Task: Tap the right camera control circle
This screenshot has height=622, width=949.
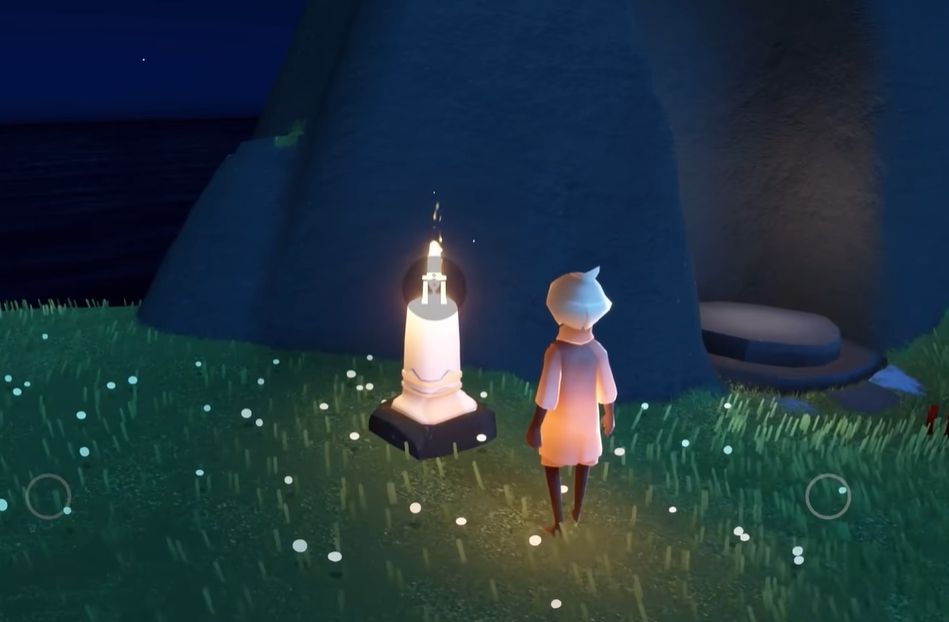Action: [x=828, y=496]
